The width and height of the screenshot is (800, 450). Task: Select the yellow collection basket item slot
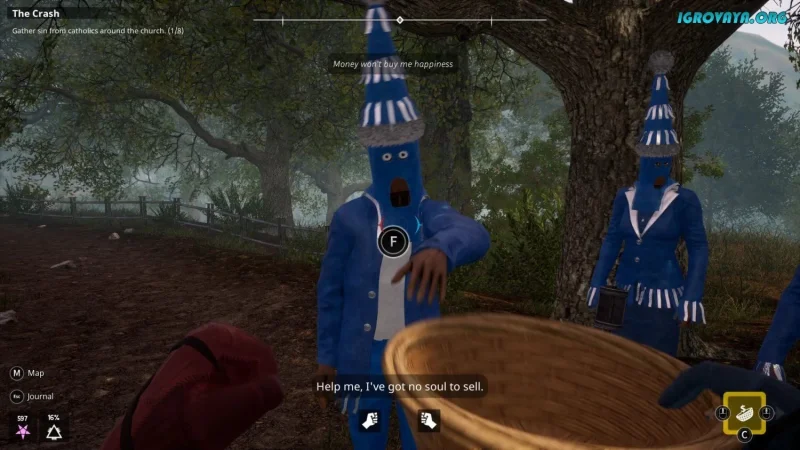pos(744,412)
